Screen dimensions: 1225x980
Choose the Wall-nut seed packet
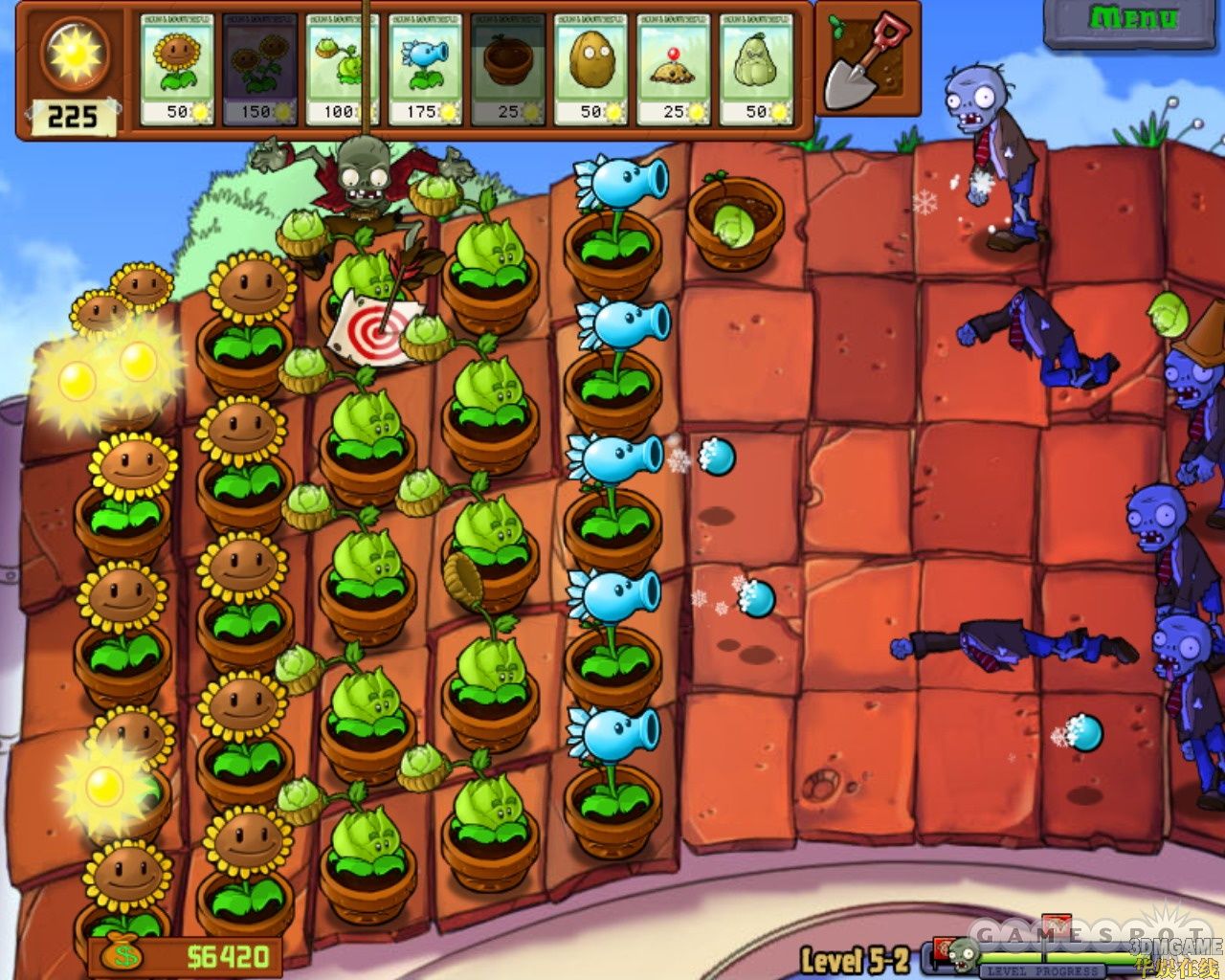[x=590, y=69]
